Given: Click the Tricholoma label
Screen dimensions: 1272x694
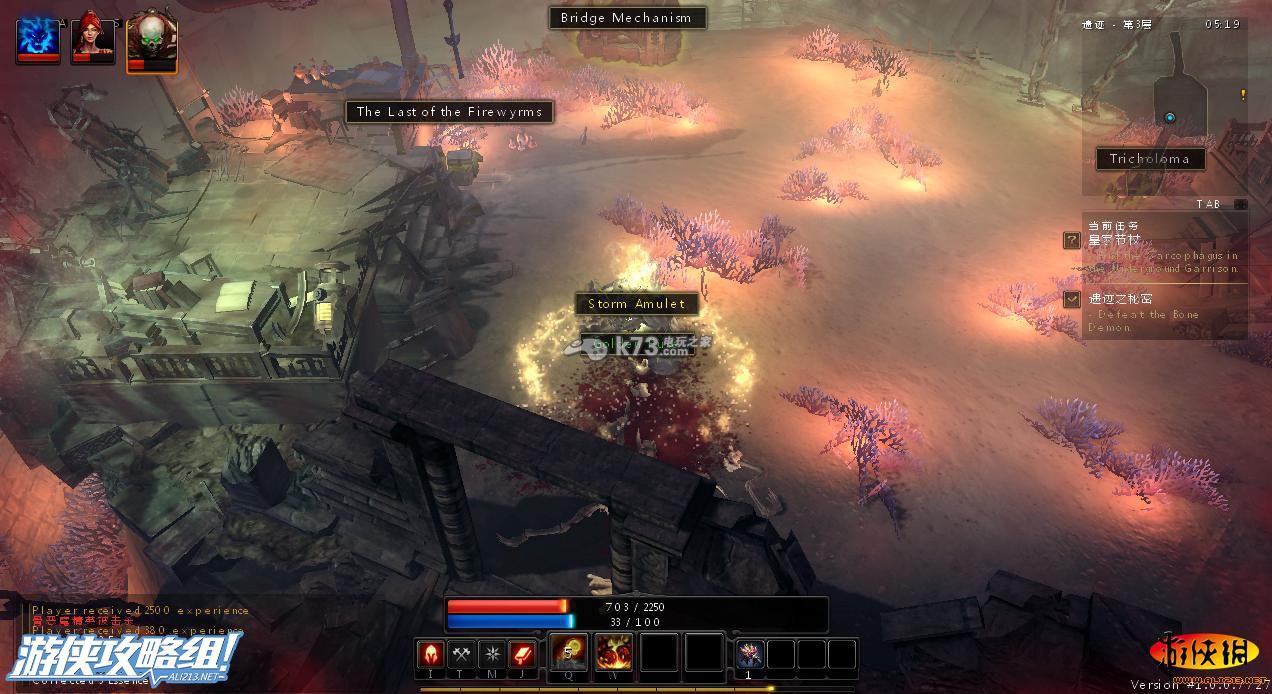Looking at the screenshot, I should pos(1149,159).
